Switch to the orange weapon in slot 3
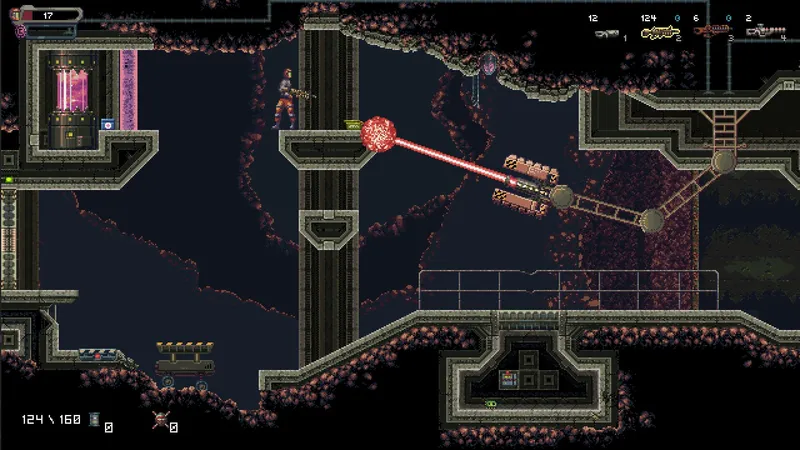Viewport: 800px width, 450px height. pyautogui.click(x=711, y=31)
